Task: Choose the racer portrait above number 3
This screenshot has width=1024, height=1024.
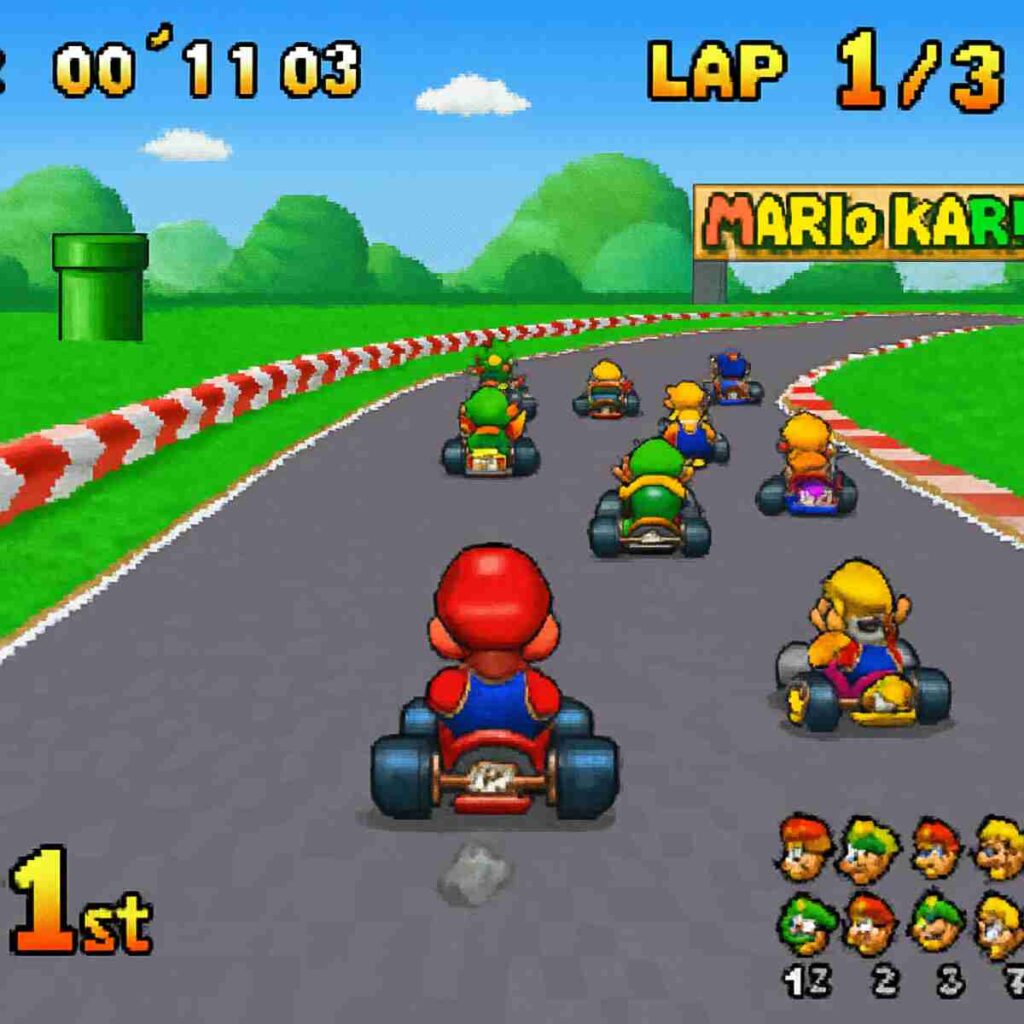Action: coord(937,924)
